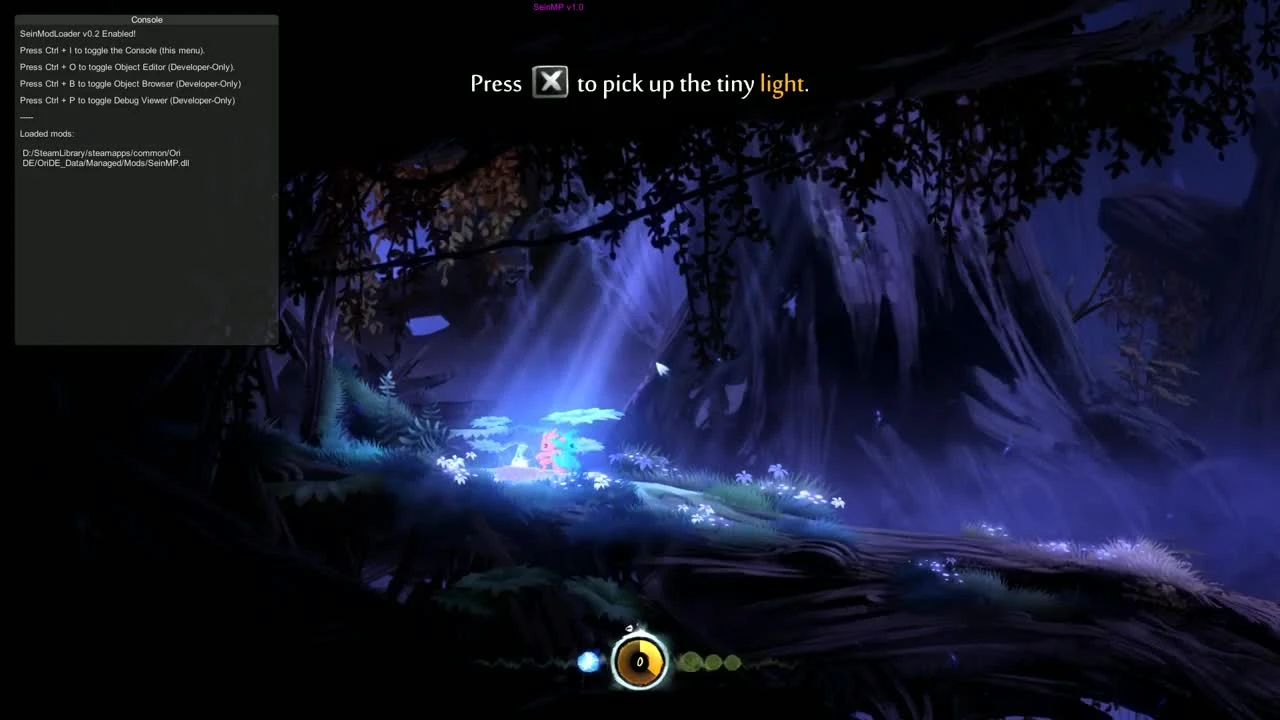Open the SeinMP.dll mod entry
Screen dimensions: 1280x720
[105, 158]
